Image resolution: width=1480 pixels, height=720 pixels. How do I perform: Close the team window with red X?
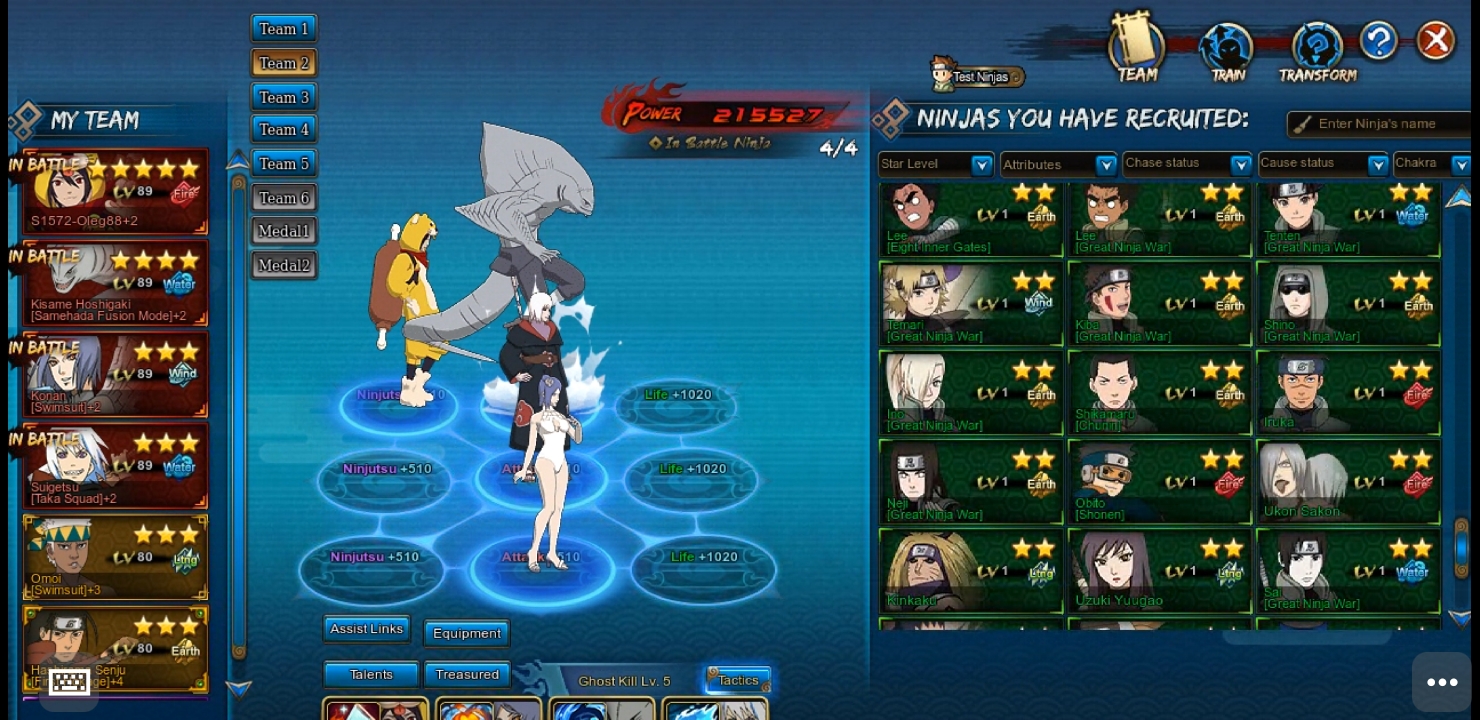[1436, 41]
